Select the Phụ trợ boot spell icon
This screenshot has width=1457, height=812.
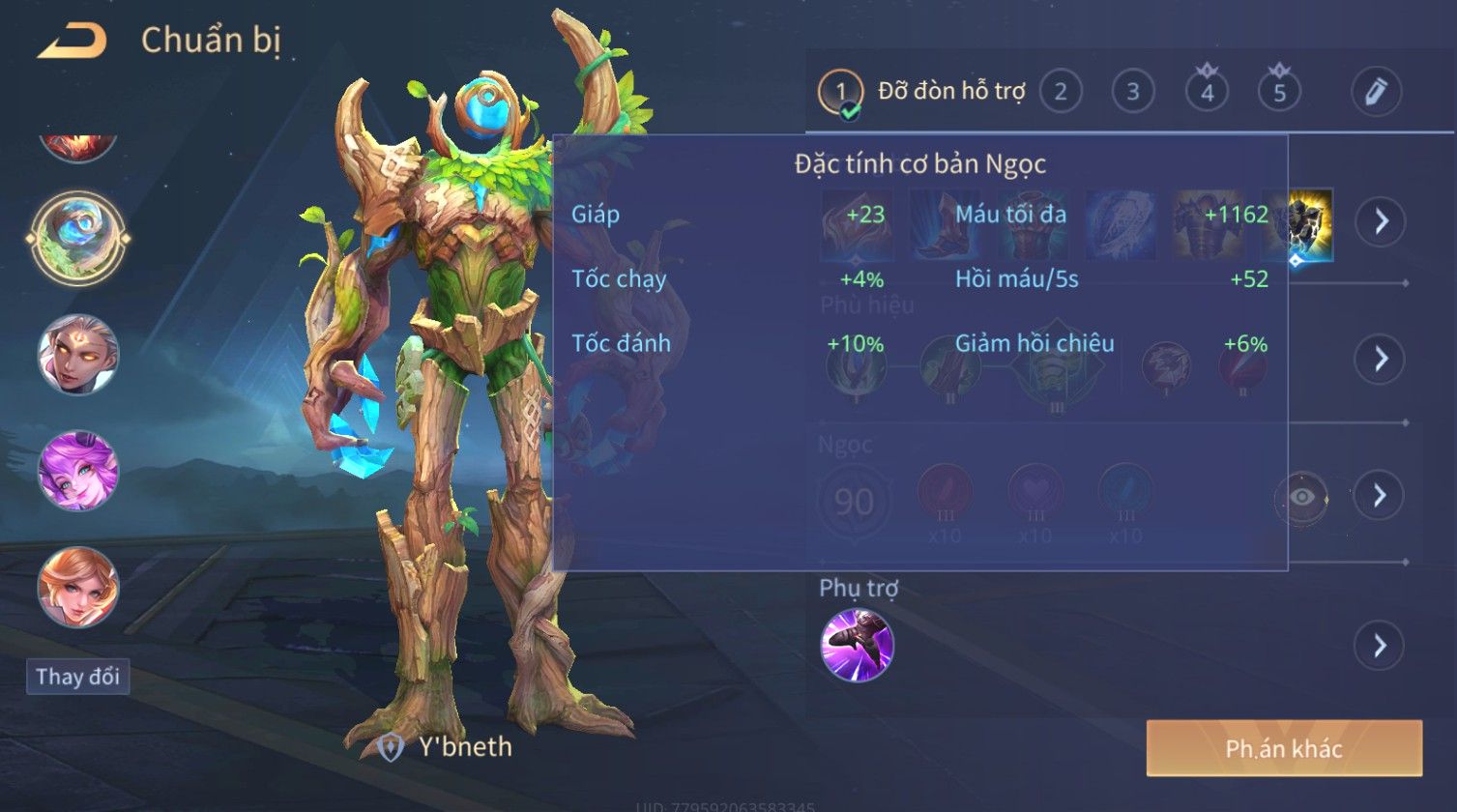click(x=857, y=645)
